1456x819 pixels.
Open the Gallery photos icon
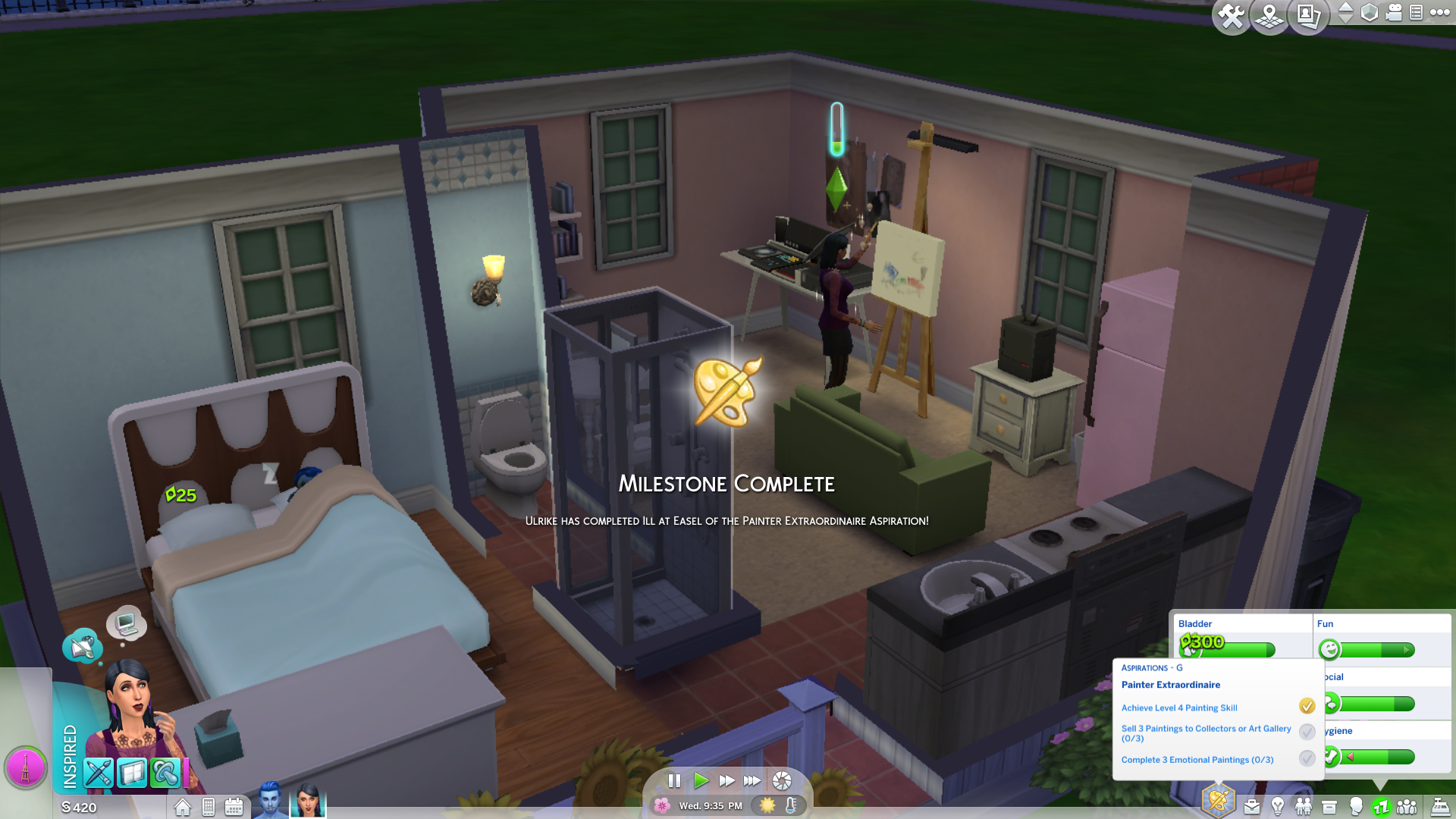tap(1308, 17)
